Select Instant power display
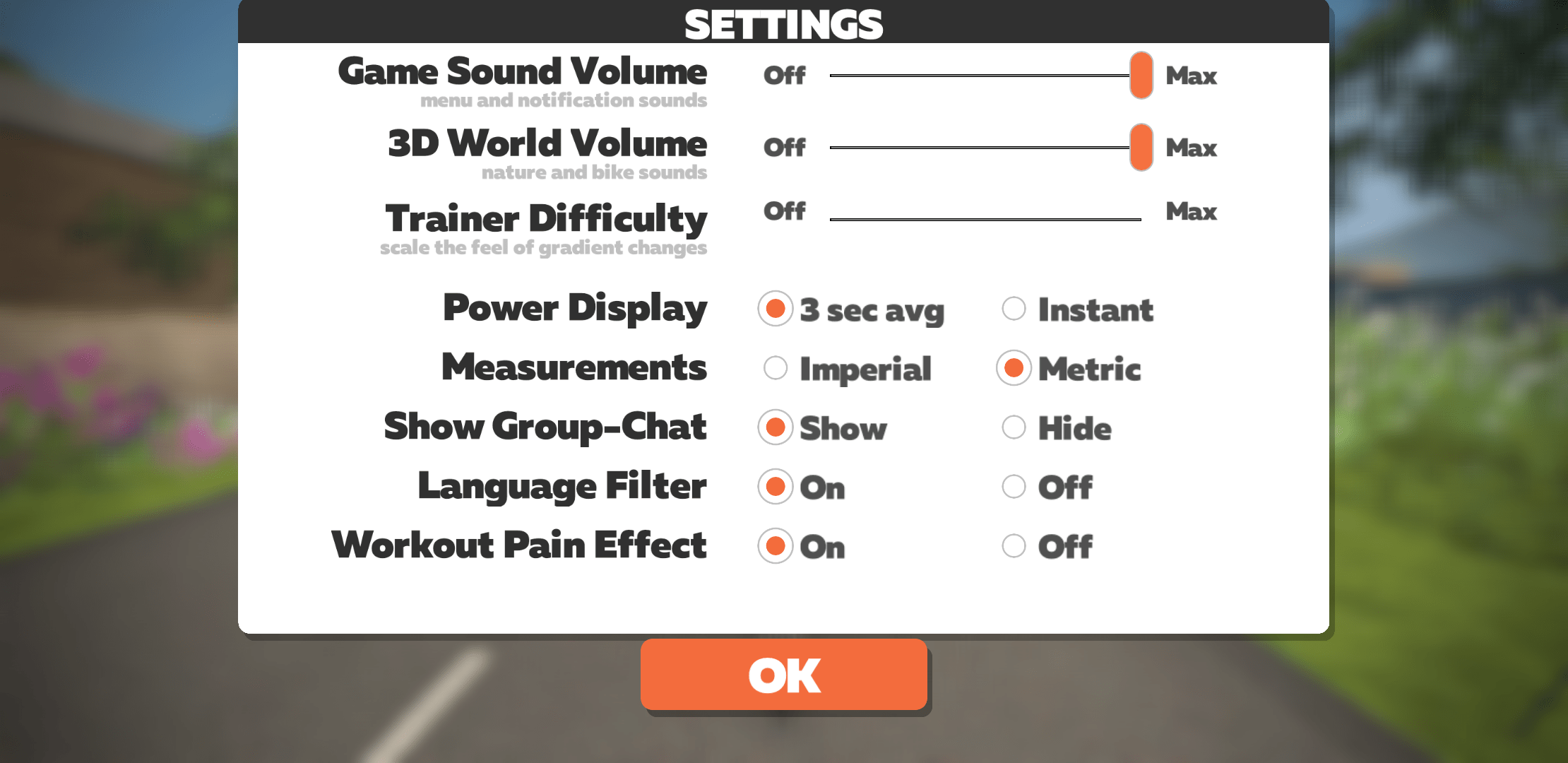The width and height of the screenshot is (1568, 763). click(1014, 309)
